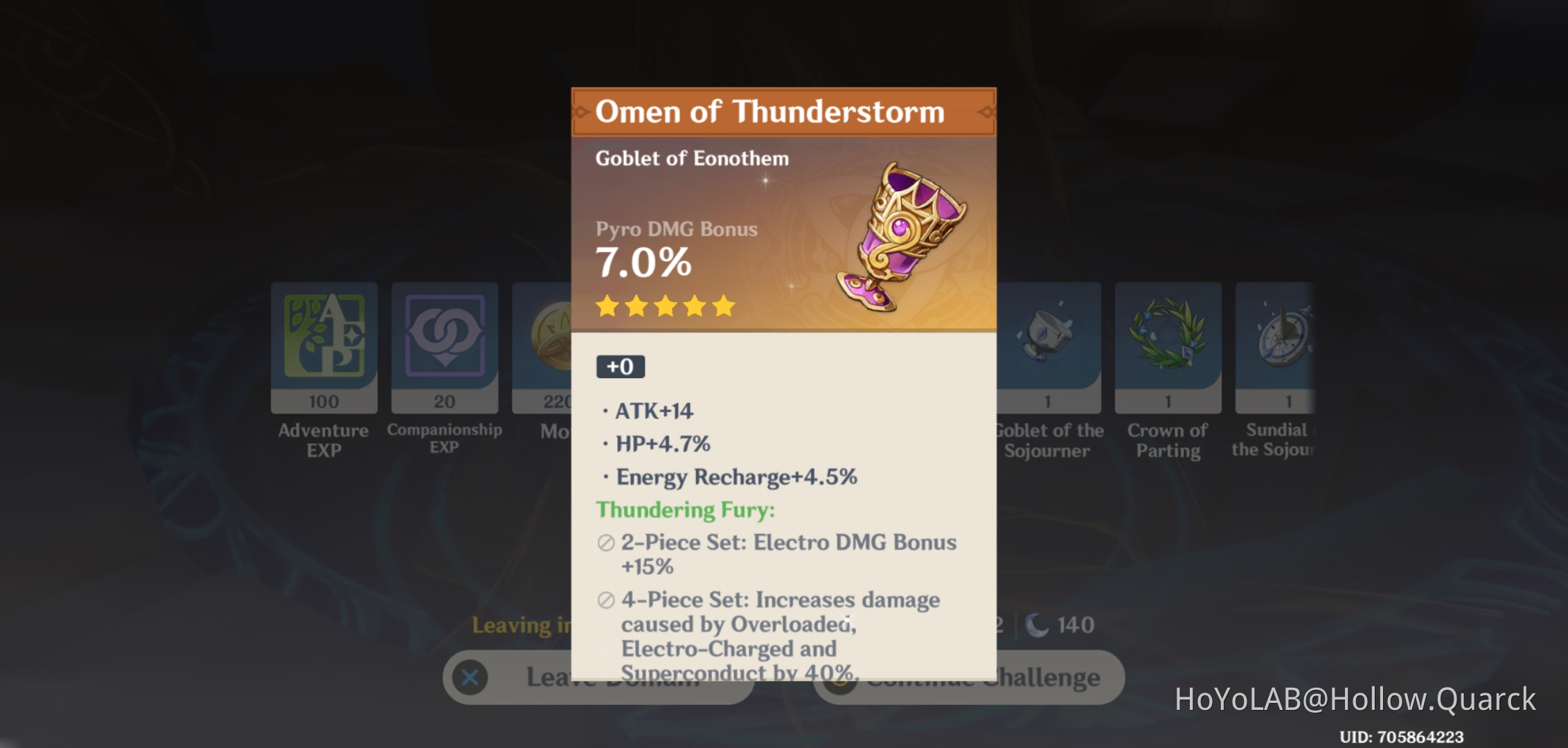Screen dimensions: 1568x748
Task: Open the Goblet of Eonothem slot details
Action: click(692, 158)
